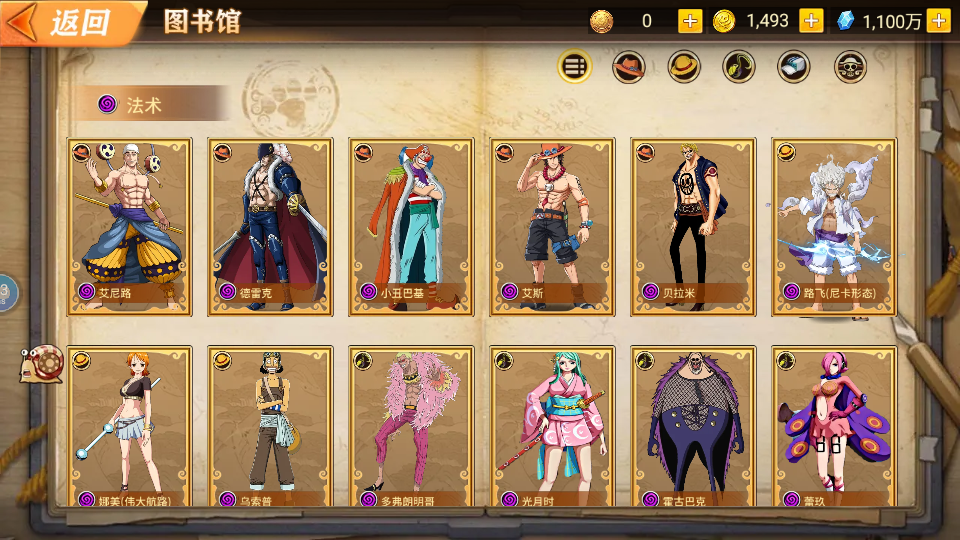
Task: Choose the music note filter icon
Action: click(x=739, y=67)
